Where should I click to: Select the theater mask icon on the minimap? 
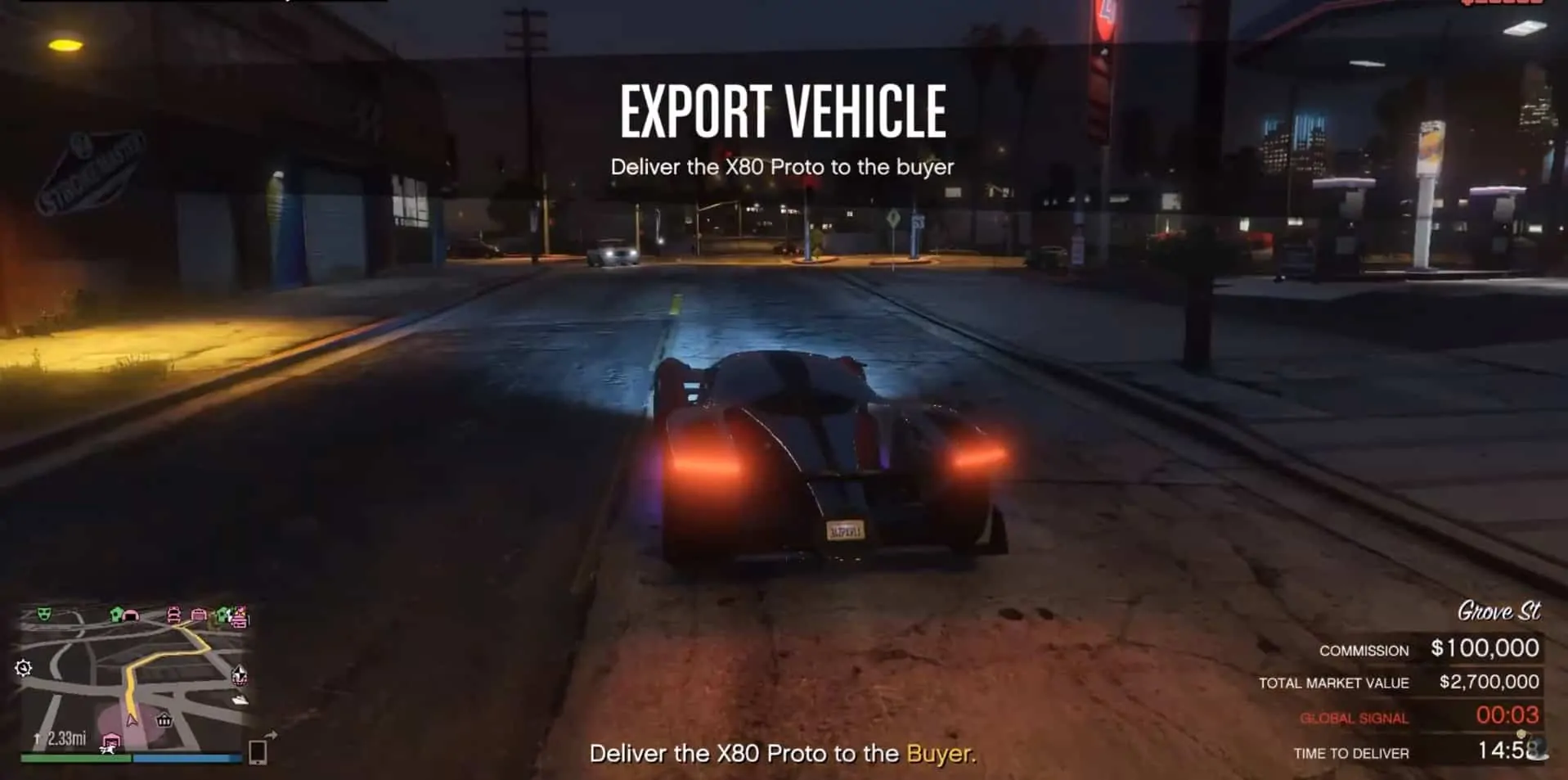tap(43, 613)
